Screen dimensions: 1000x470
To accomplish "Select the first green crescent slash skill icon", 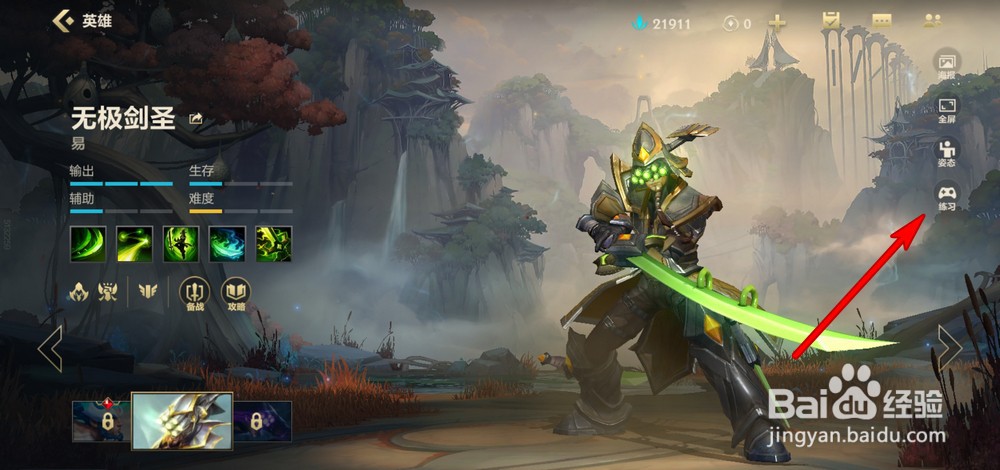I will pos(87,243).
